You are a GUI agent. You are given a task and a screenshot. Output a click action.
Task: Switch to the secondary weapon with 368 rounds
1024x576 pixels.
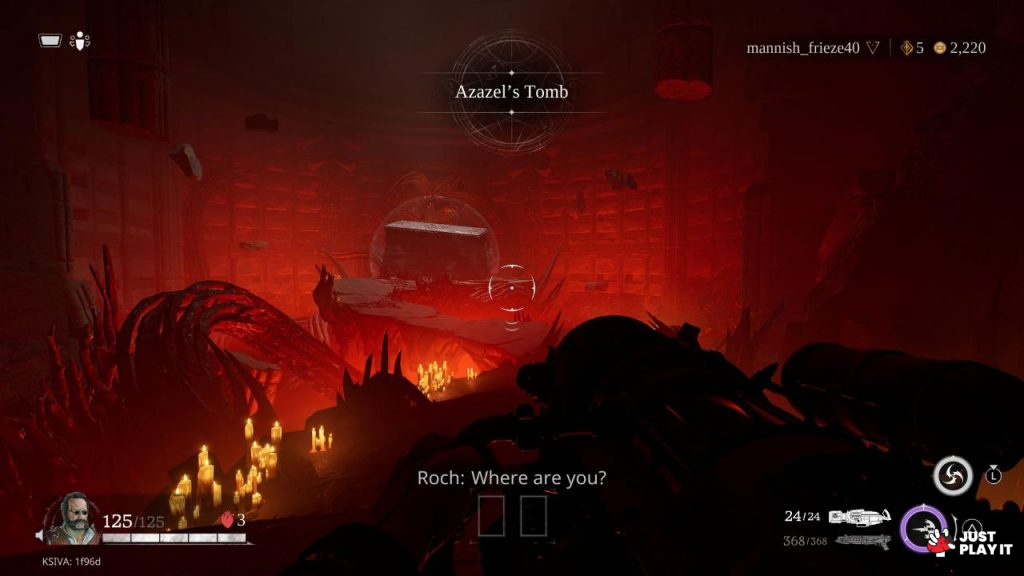(x=862, y=541)
